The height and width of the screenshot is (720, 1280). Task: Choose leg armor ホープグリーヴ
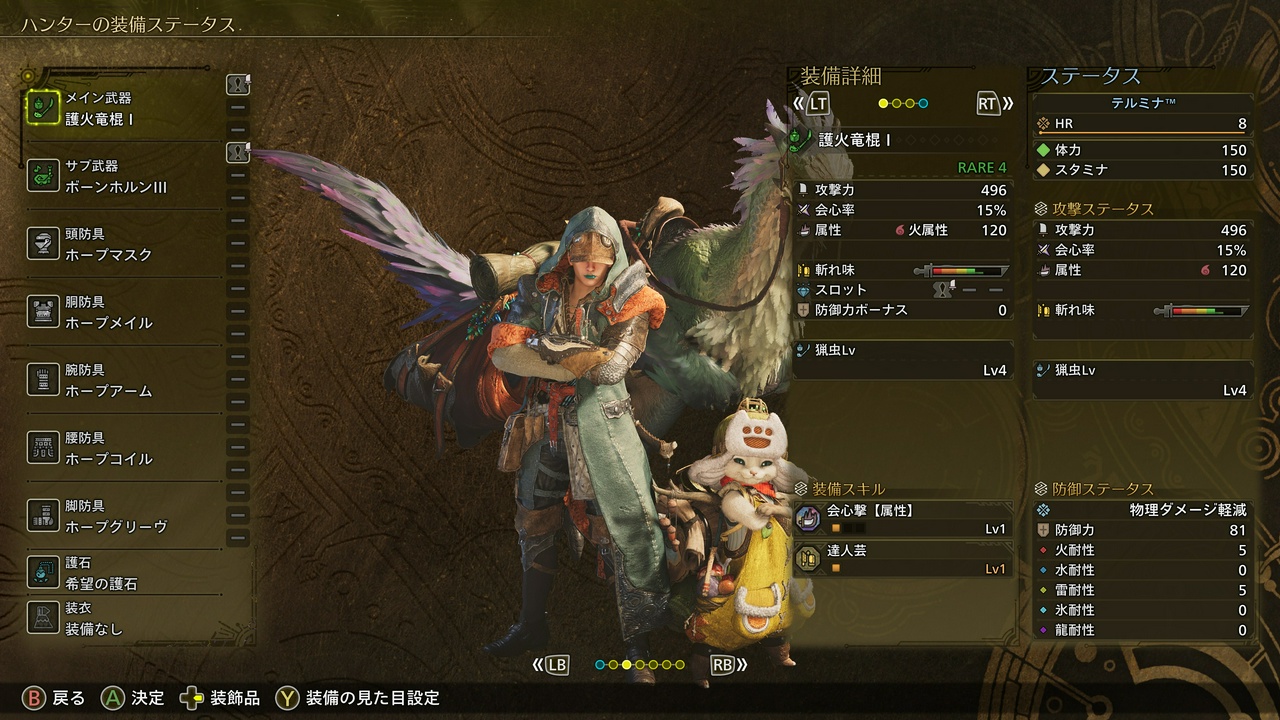coord(122,516)
